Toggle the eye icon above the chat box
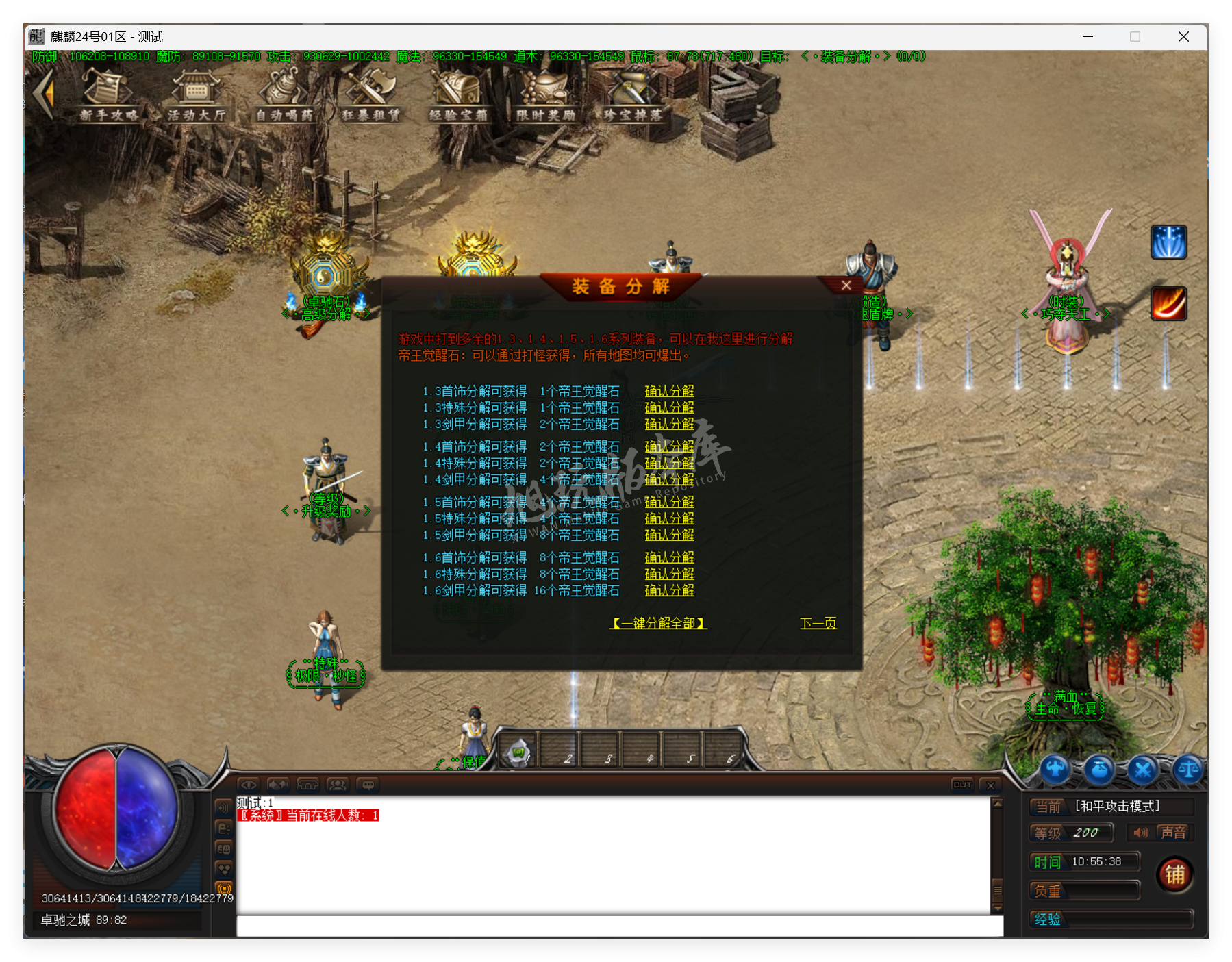This screenshot has height=962, width=1232. (x=250, y=785)
